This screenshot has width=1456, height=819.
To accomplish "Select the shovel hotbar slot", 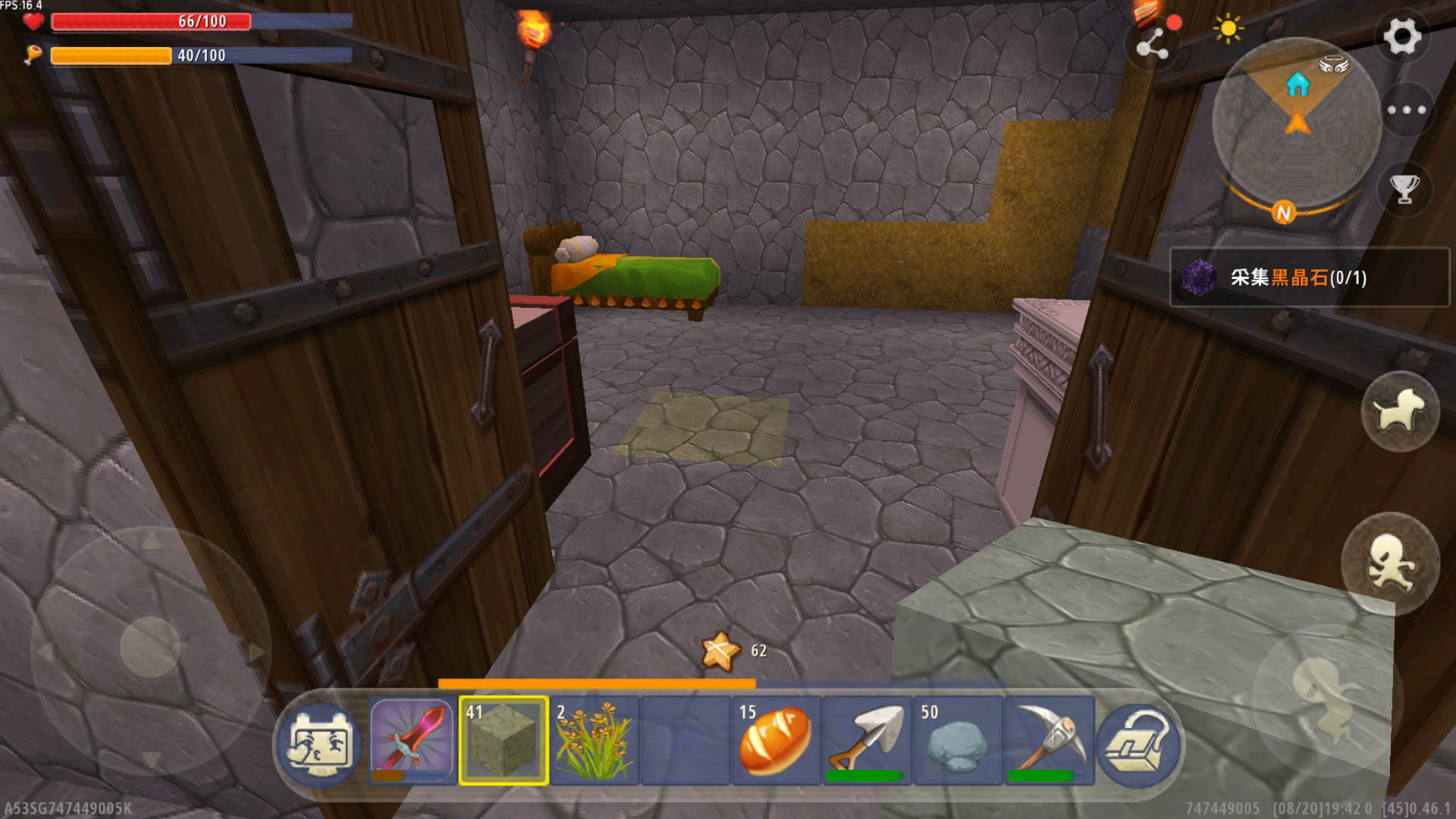I will 867,741.
